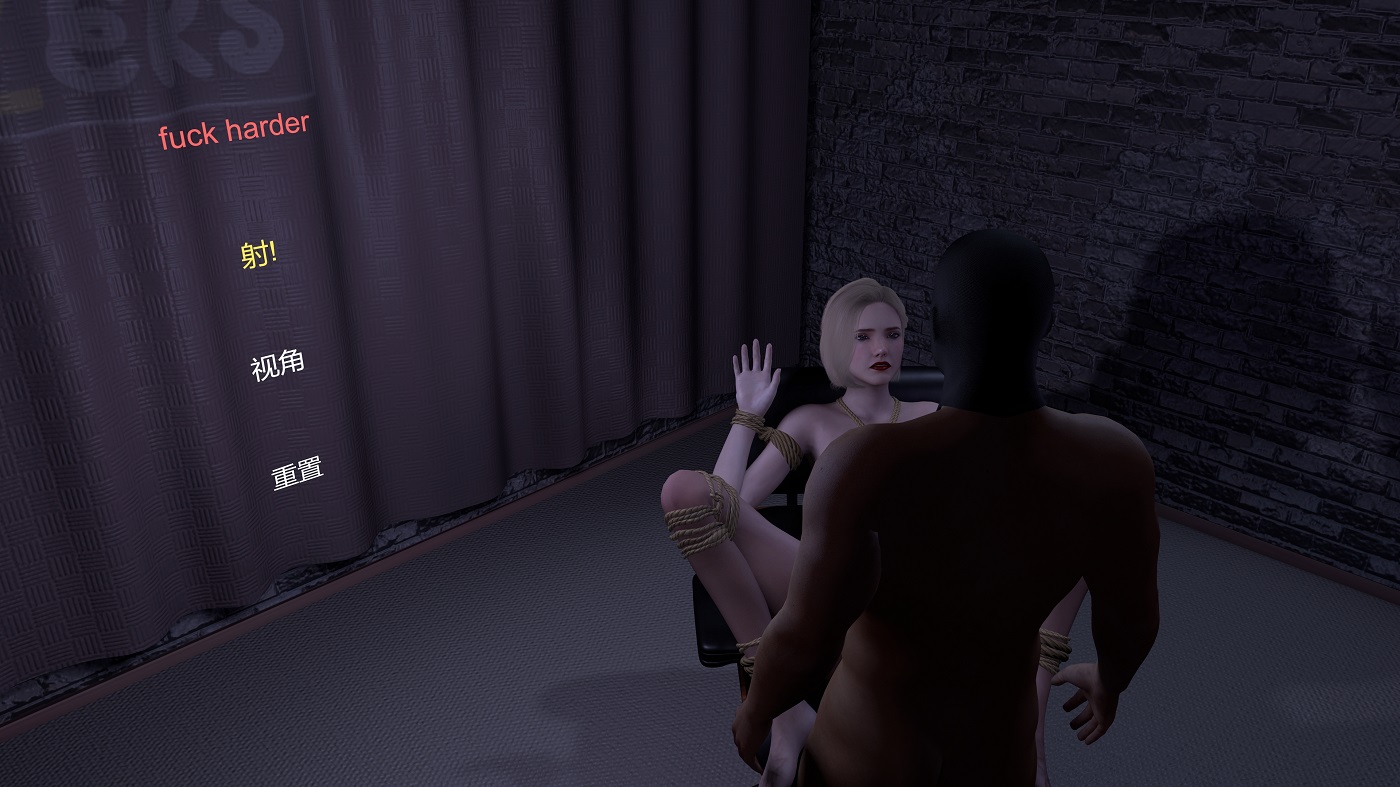This screenshot has height=787, width=1400.
Task: Choose the yellow "射!" menu option
Action: pyautogui.click(x=259, y=255)
